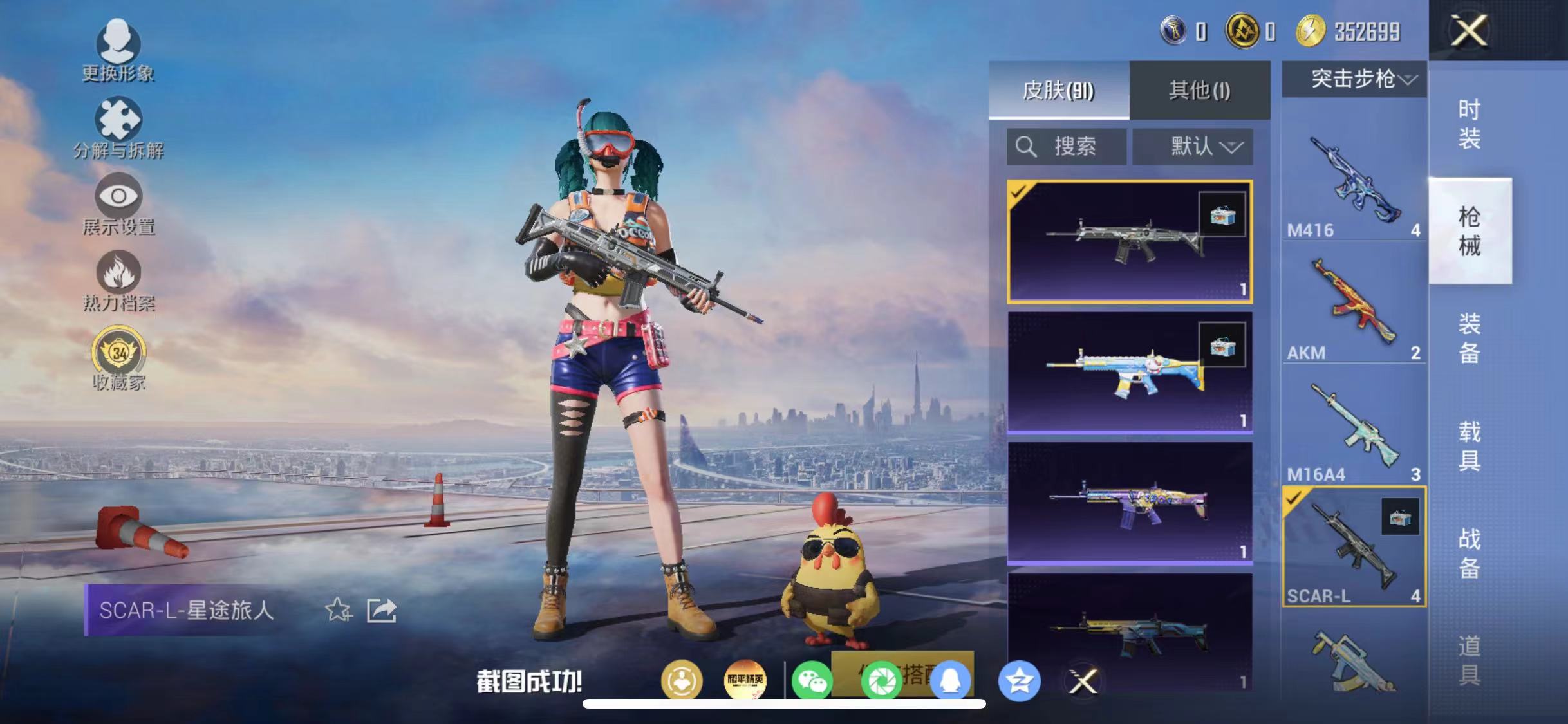Tap the search 搜索 field
Screen dimensions: 1568x724
click(1065, 147)
